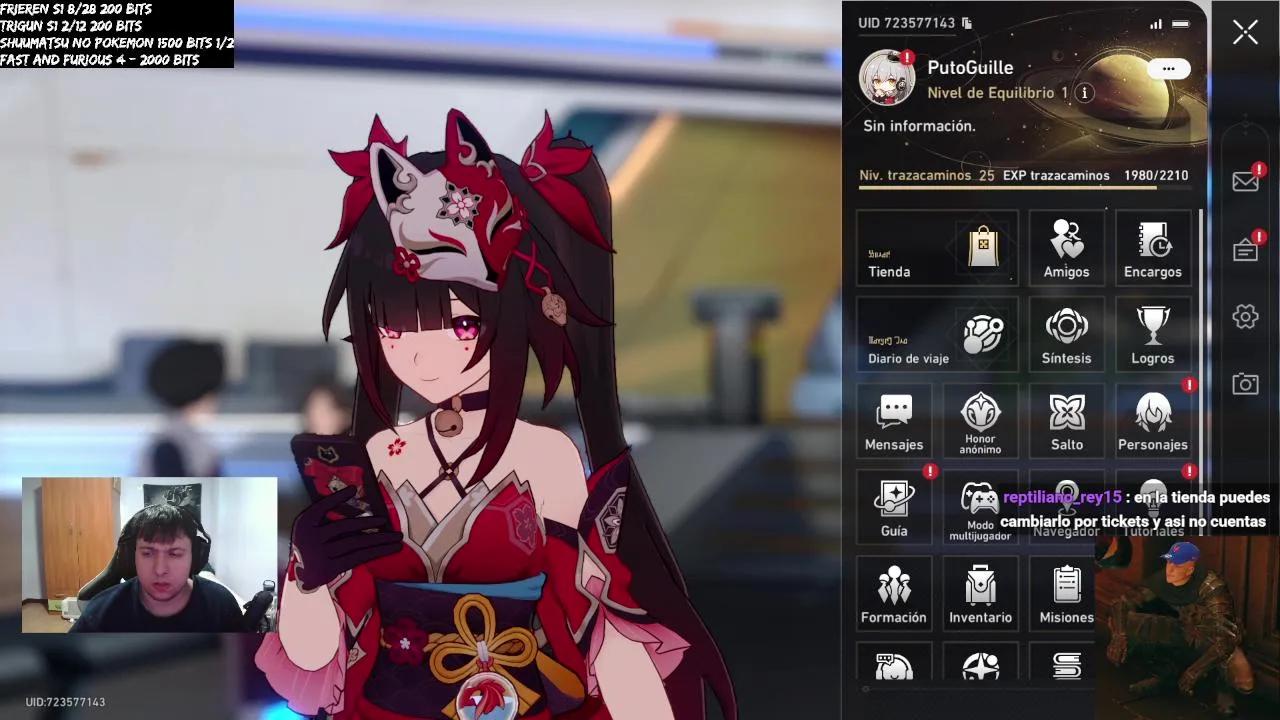
Task: Open Encargos from the phone menu
Action: [1153, 248]
